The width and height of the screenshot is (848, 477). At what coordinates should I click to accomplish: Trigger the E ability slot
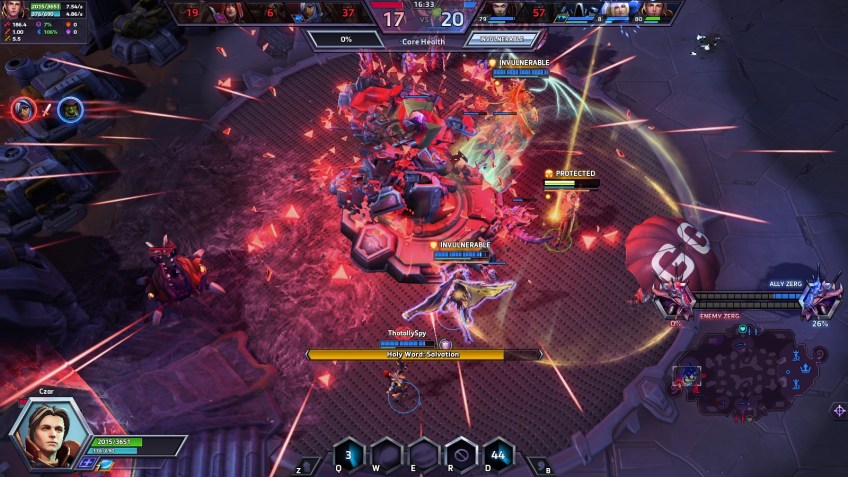(423, 453)
